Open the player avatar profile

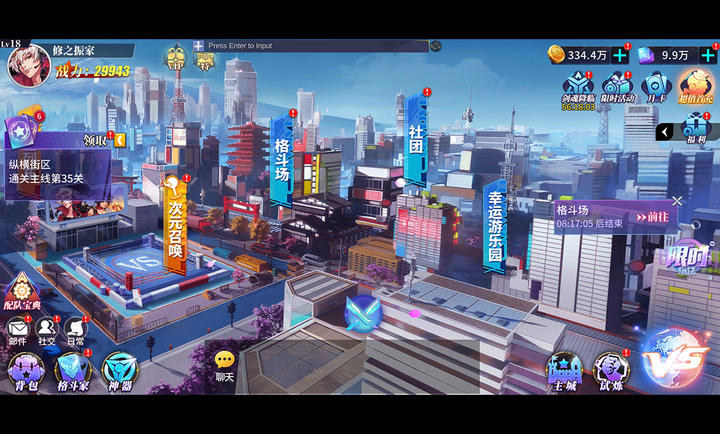[29, 65]
